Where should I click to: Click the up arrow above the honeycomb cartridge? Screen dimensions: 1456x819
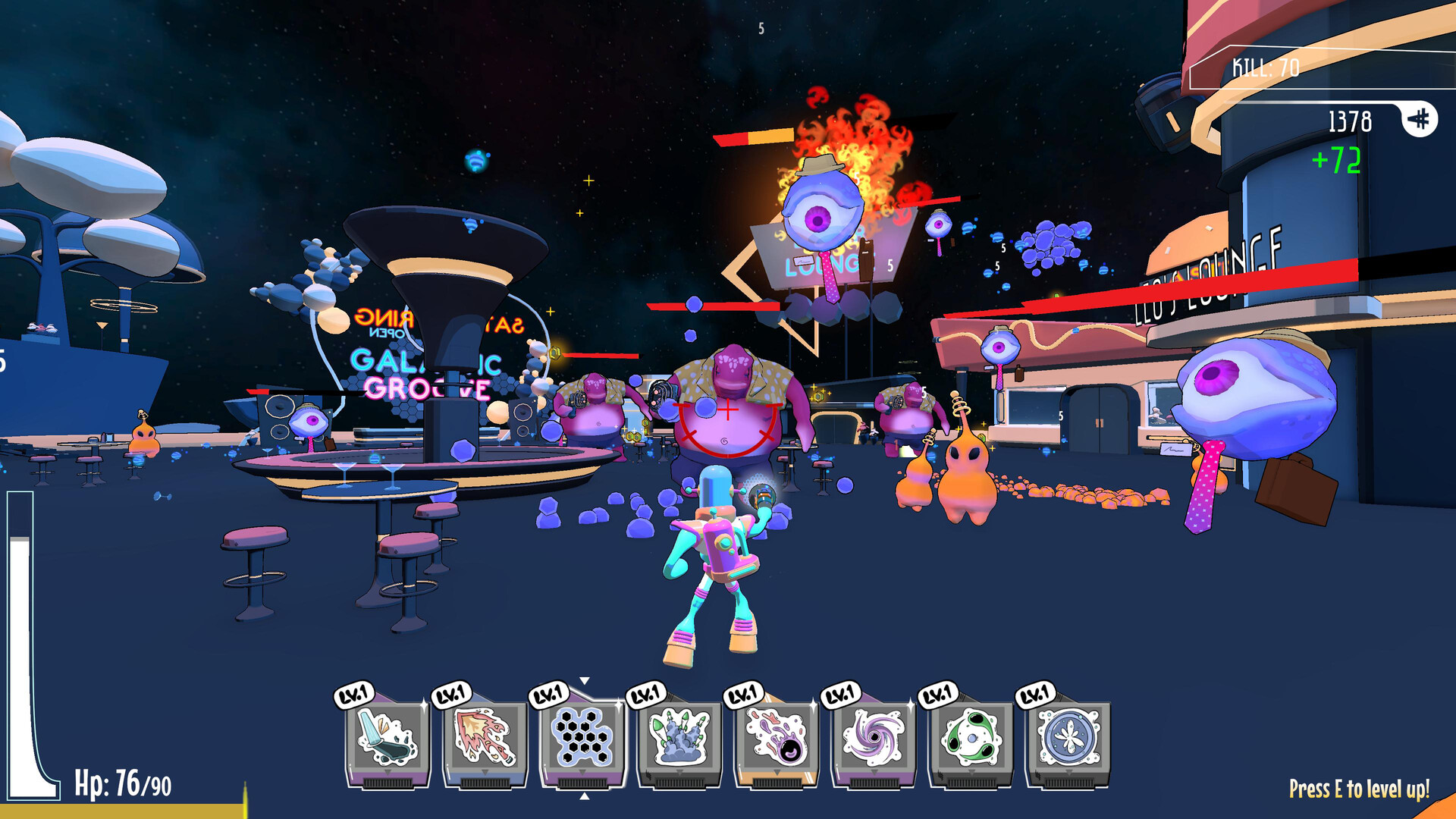[584, 681]
